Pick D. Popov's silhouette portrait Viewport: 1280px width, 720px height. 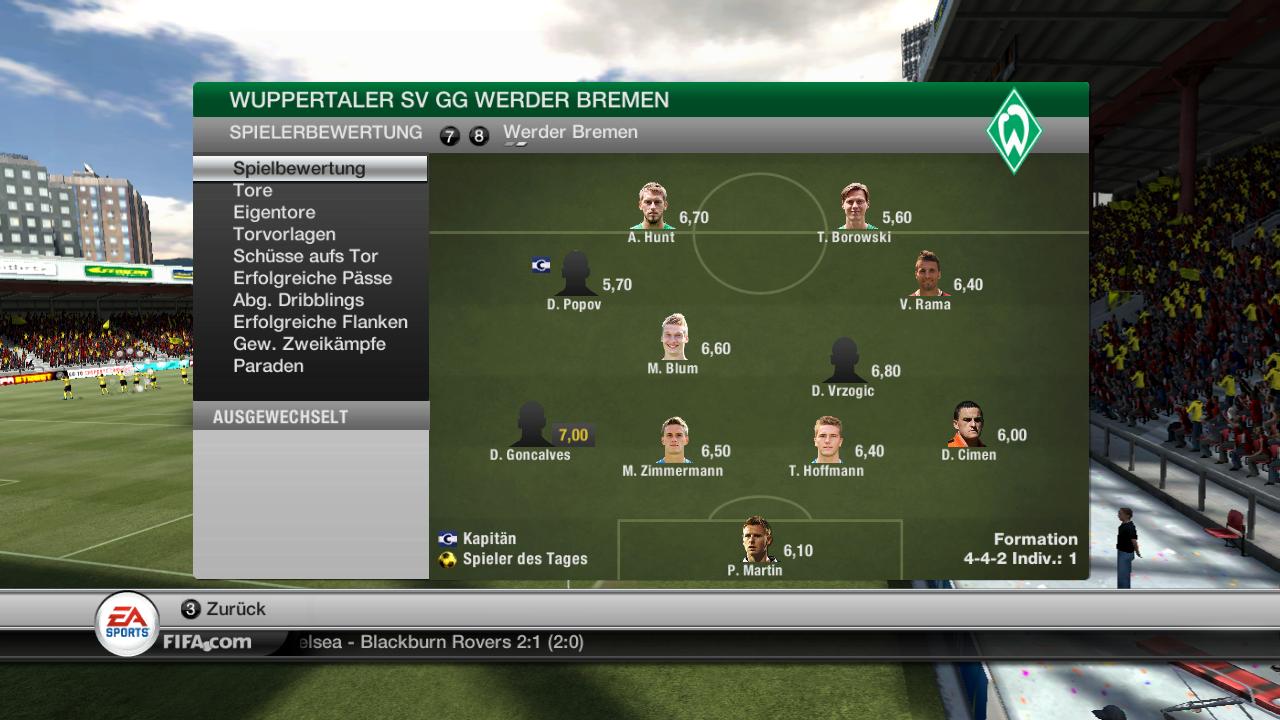(575, 273)
